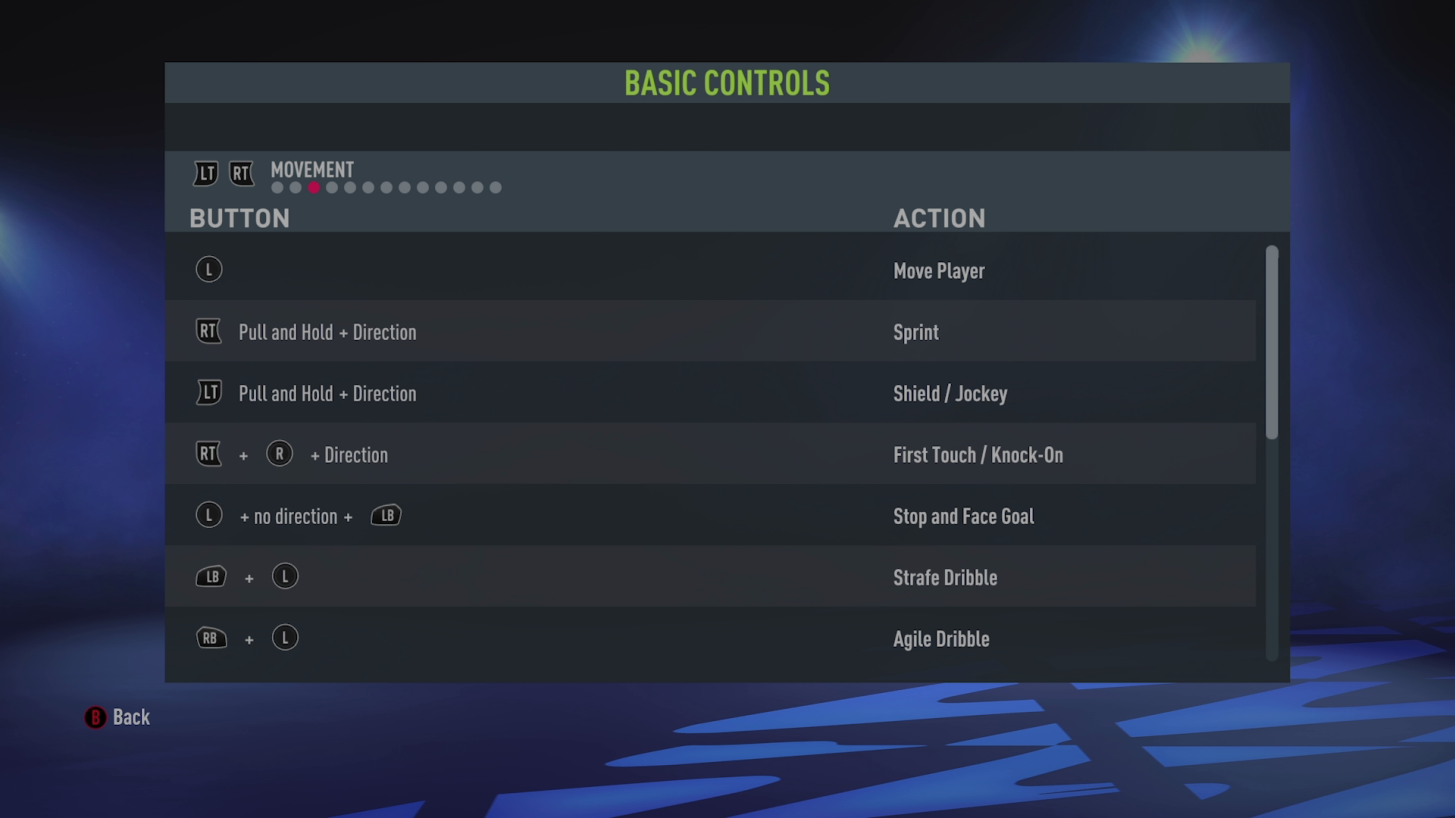Click the Shield / Jockey action label

click(x=950, y=393)
